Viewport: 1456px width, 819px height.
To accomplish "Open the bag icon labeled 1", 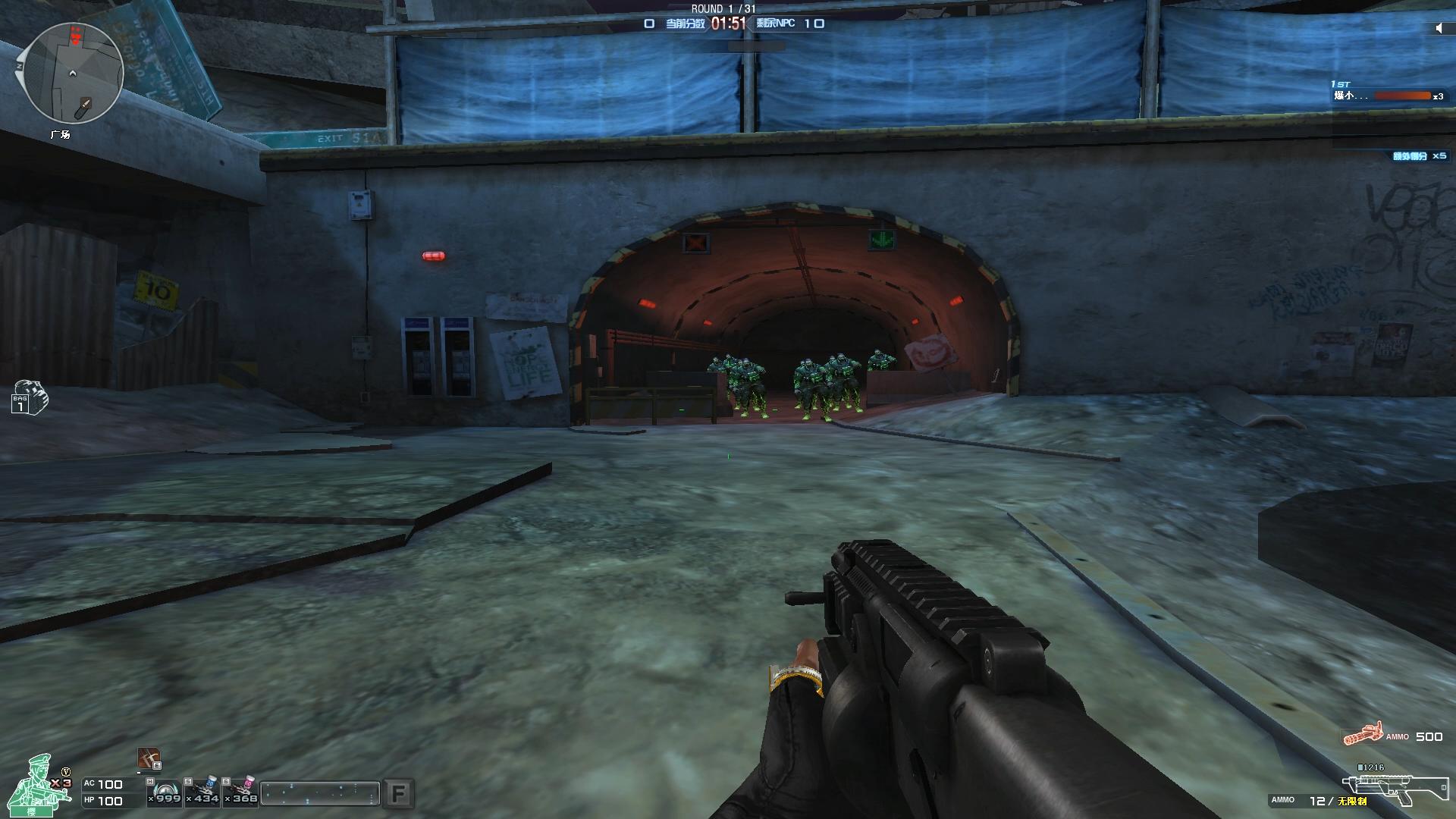I will click(x=29, y=397).
